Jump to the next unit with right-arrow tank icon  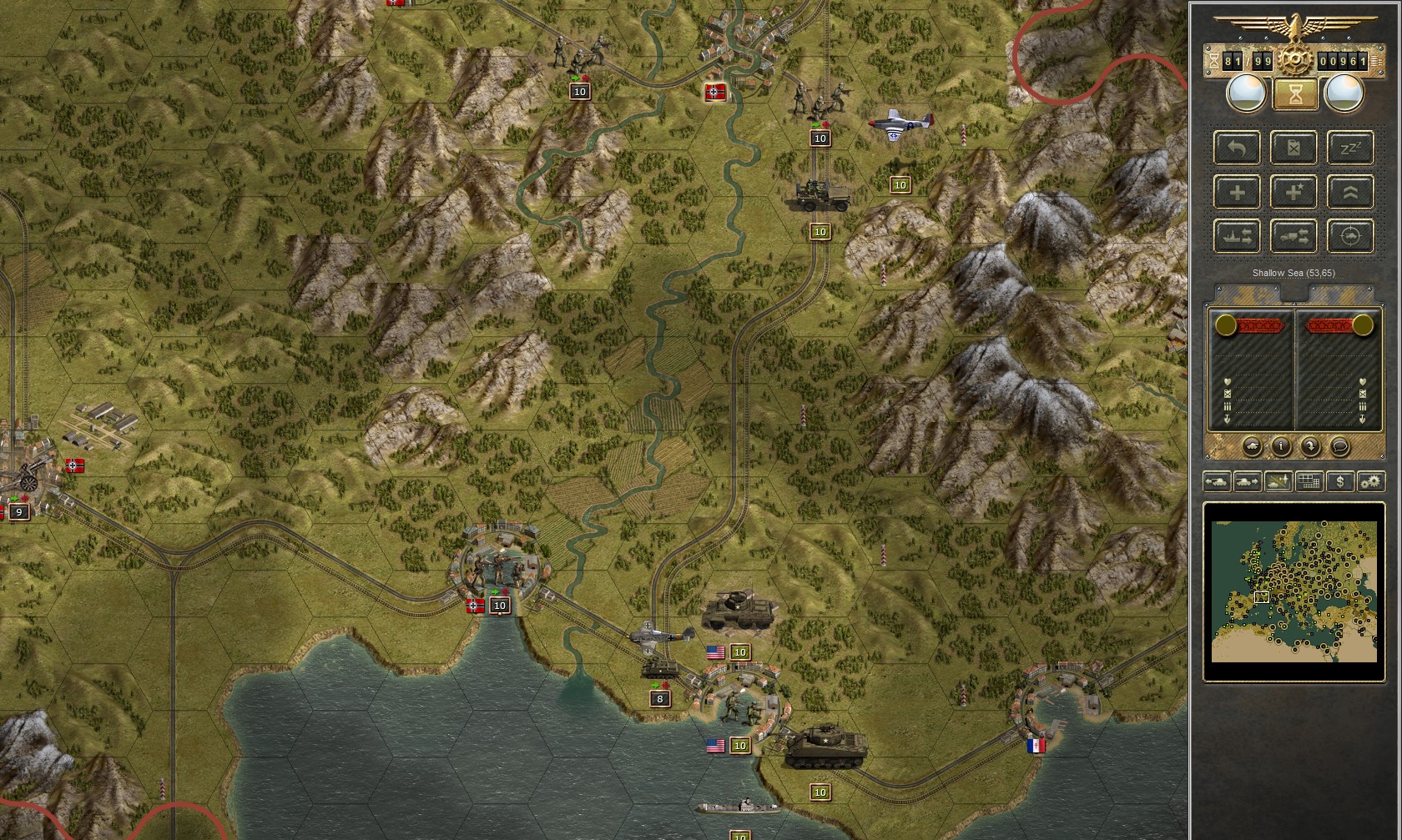(x=1247, y=481)
